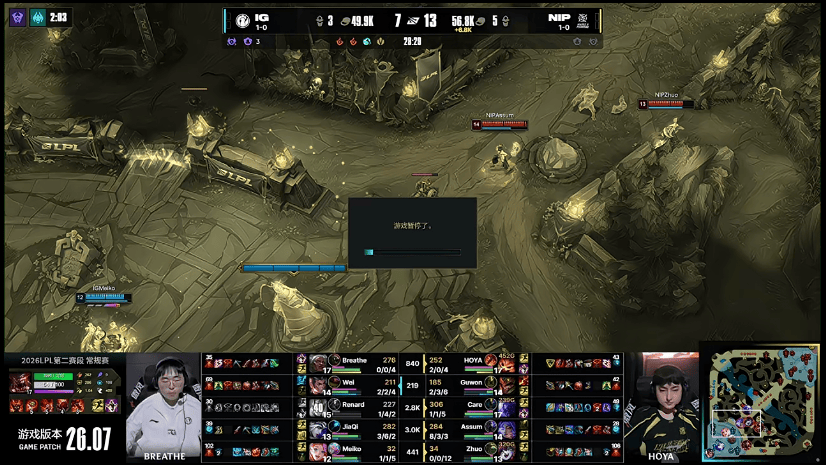The height and width of the screenshot is (465, 826).
Task: Click the selected champion portrait in the stats panel
Action: tap(19, 381)
